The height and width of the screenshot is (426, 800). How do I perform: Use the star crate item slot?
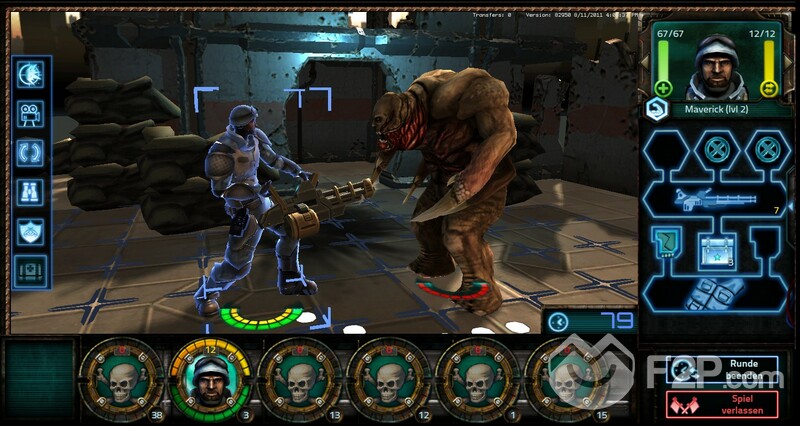[718, 247]
